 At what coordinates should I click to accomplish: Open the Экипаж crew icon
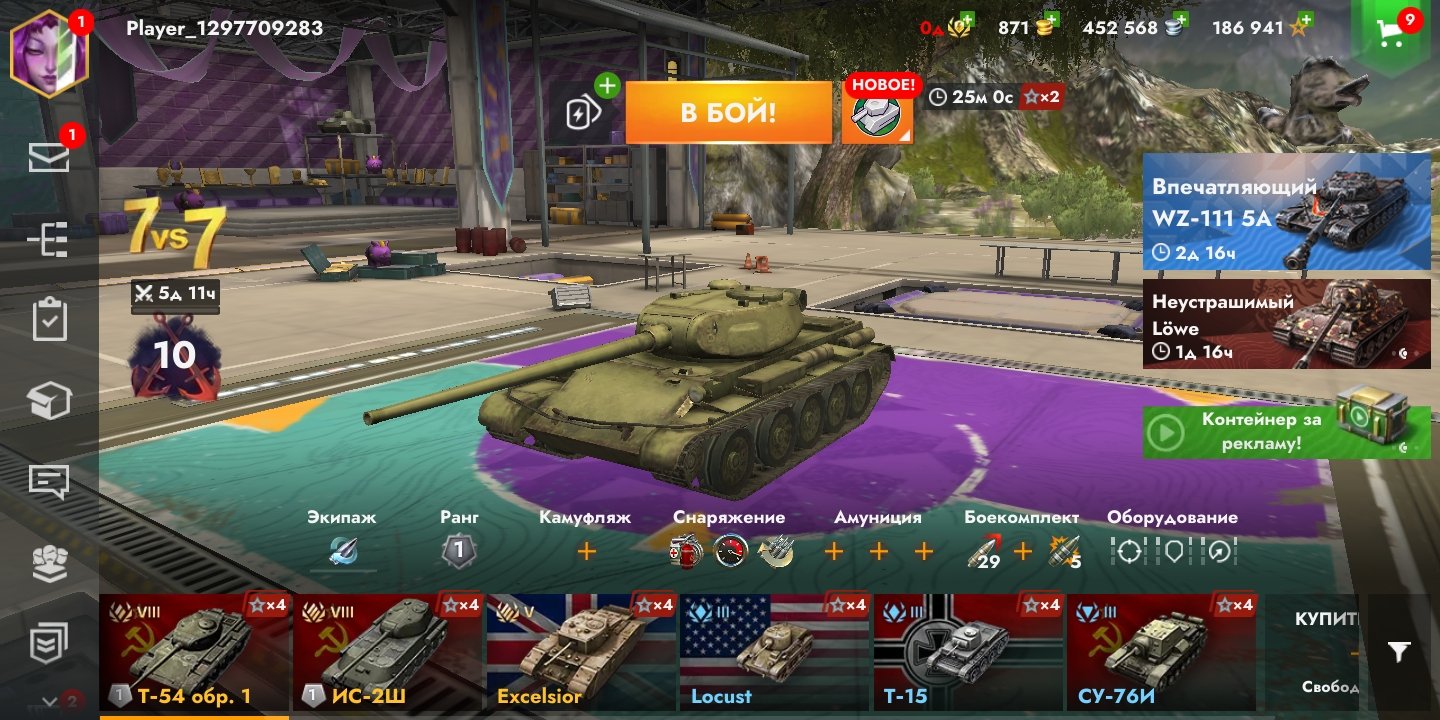343,550
